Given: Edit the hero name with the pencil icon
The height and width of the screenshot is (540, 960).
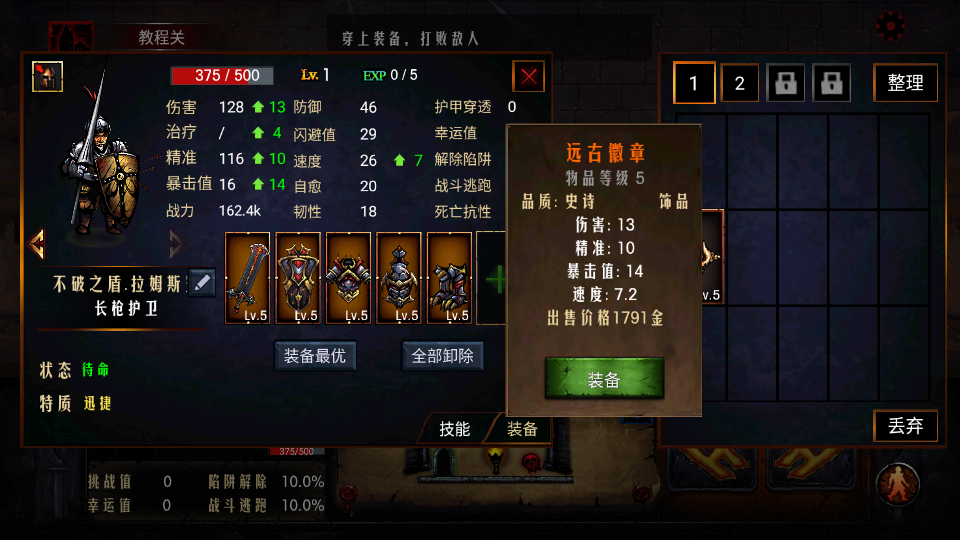Looking at the screenshot, I should tap(201, 283).
